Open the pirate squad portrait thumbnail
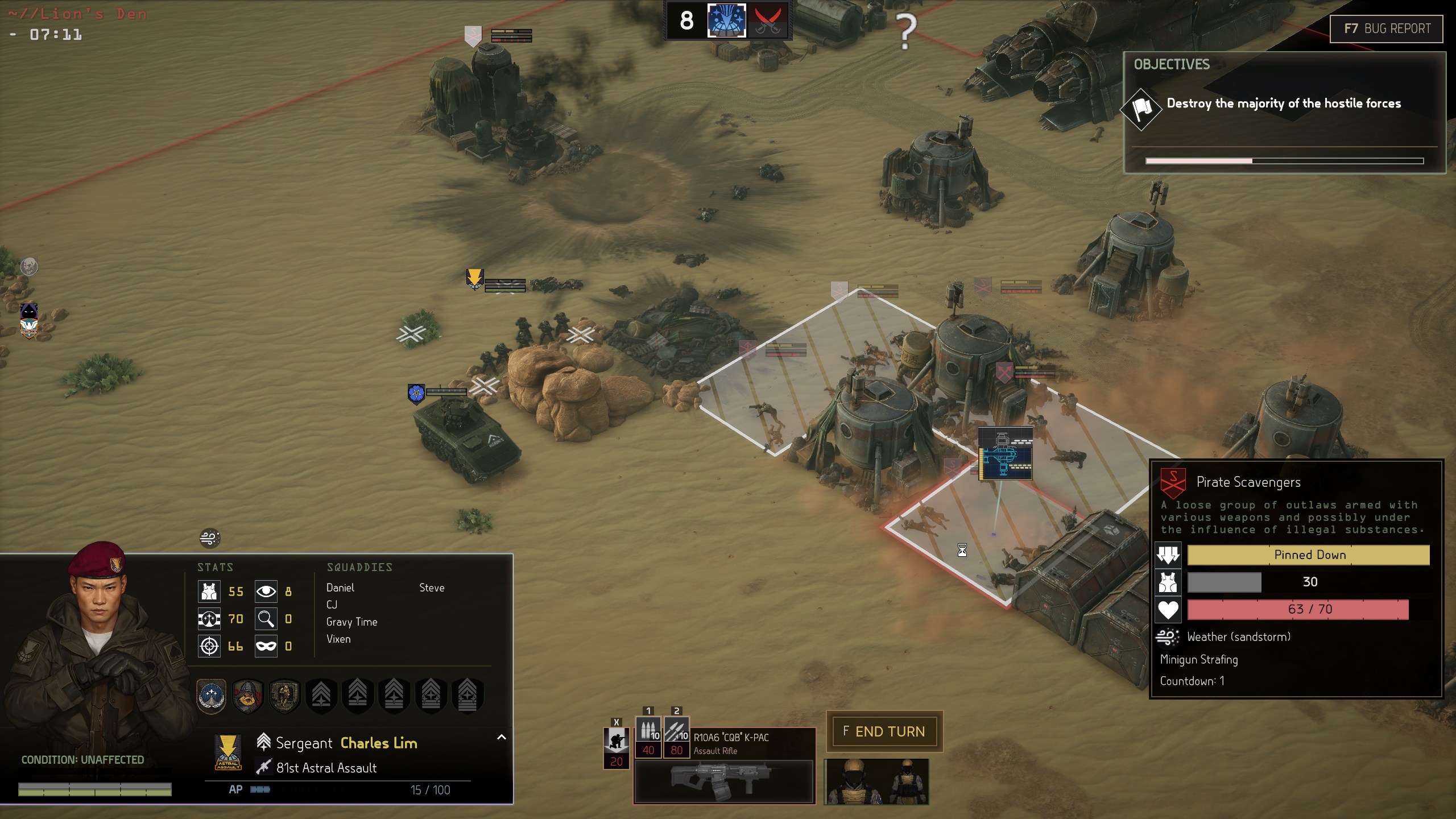Screen dimensions: 1456x819 [876, 781]
